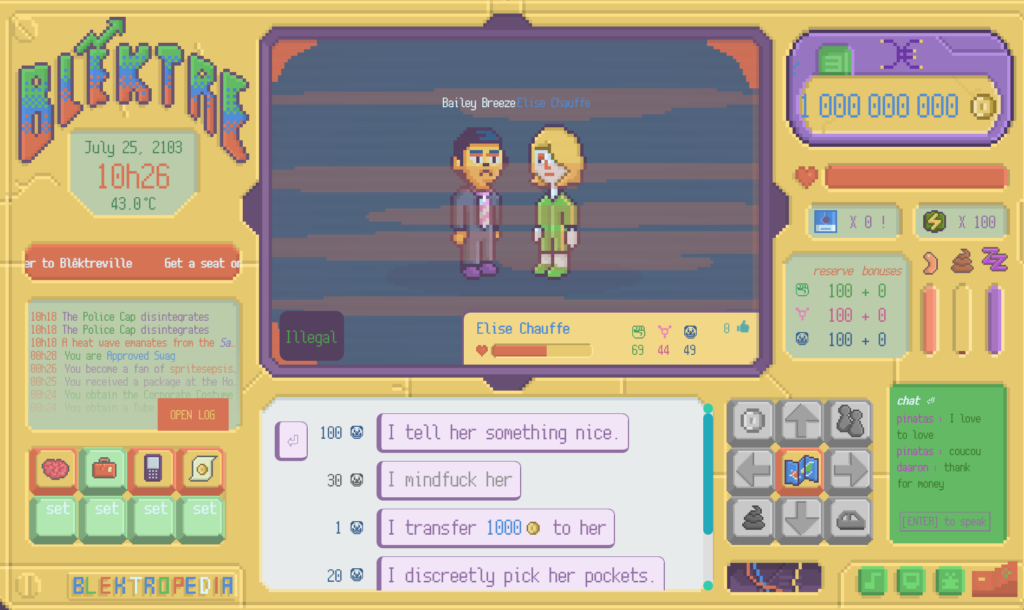1024x610 pixels.
Task: Select the "I mindfuck her" action
Action: pos(449,480)
